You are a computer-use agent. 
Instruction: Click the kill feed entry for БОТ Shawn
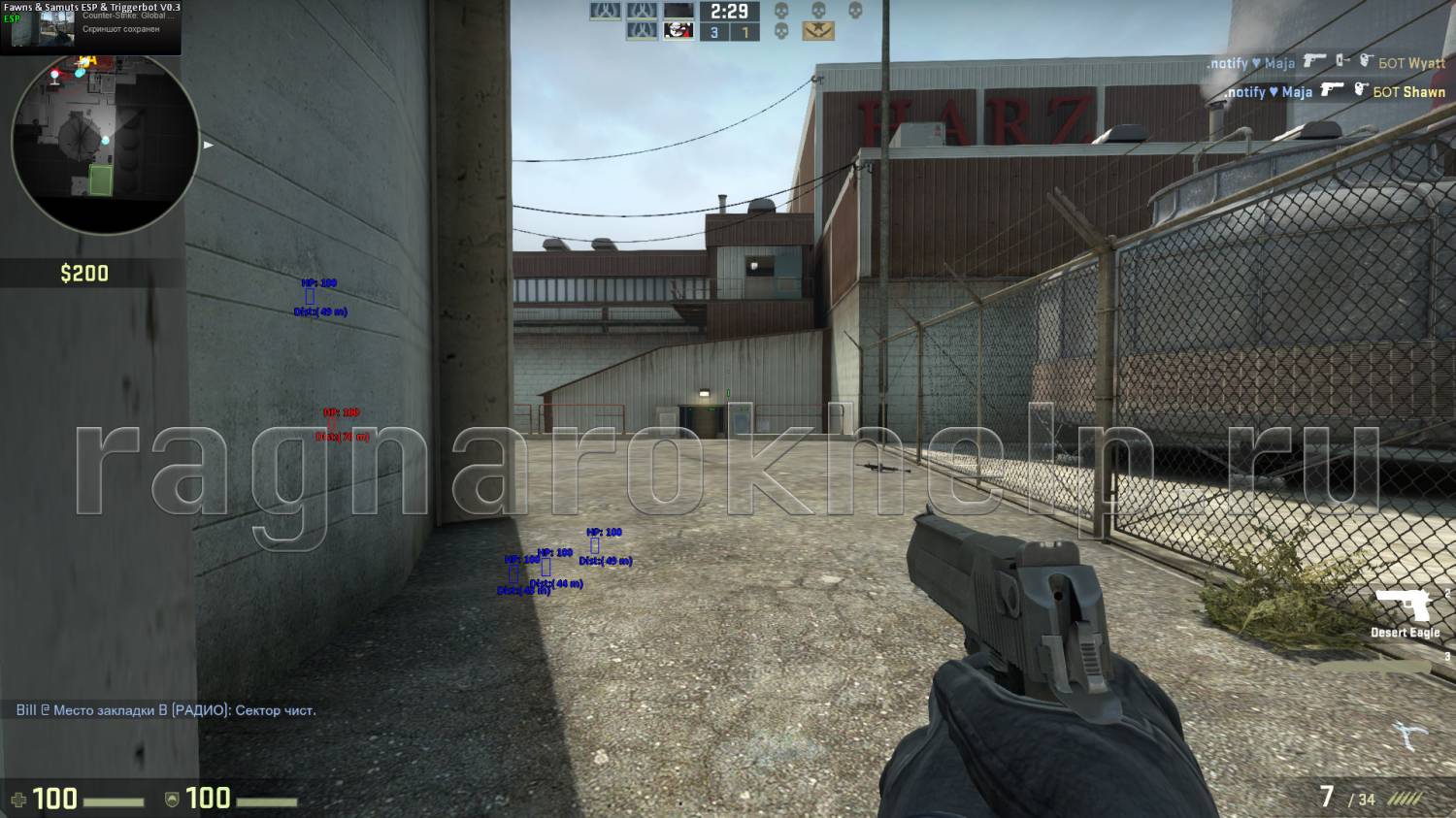pos(1334,92)
